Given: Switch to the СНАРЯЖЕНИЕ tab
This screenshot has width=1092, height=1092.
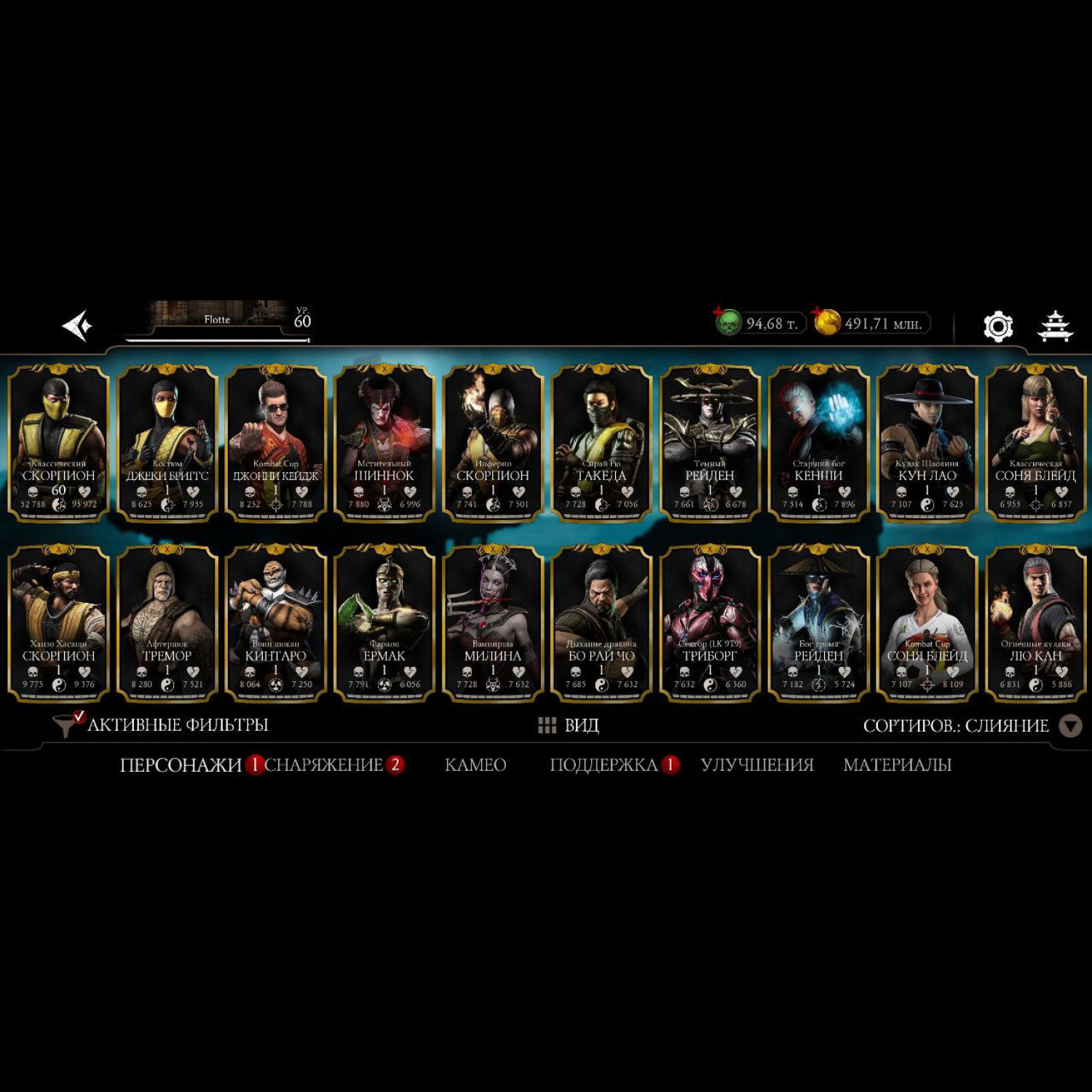Looking at the screenshot, I should coord(324,765).
